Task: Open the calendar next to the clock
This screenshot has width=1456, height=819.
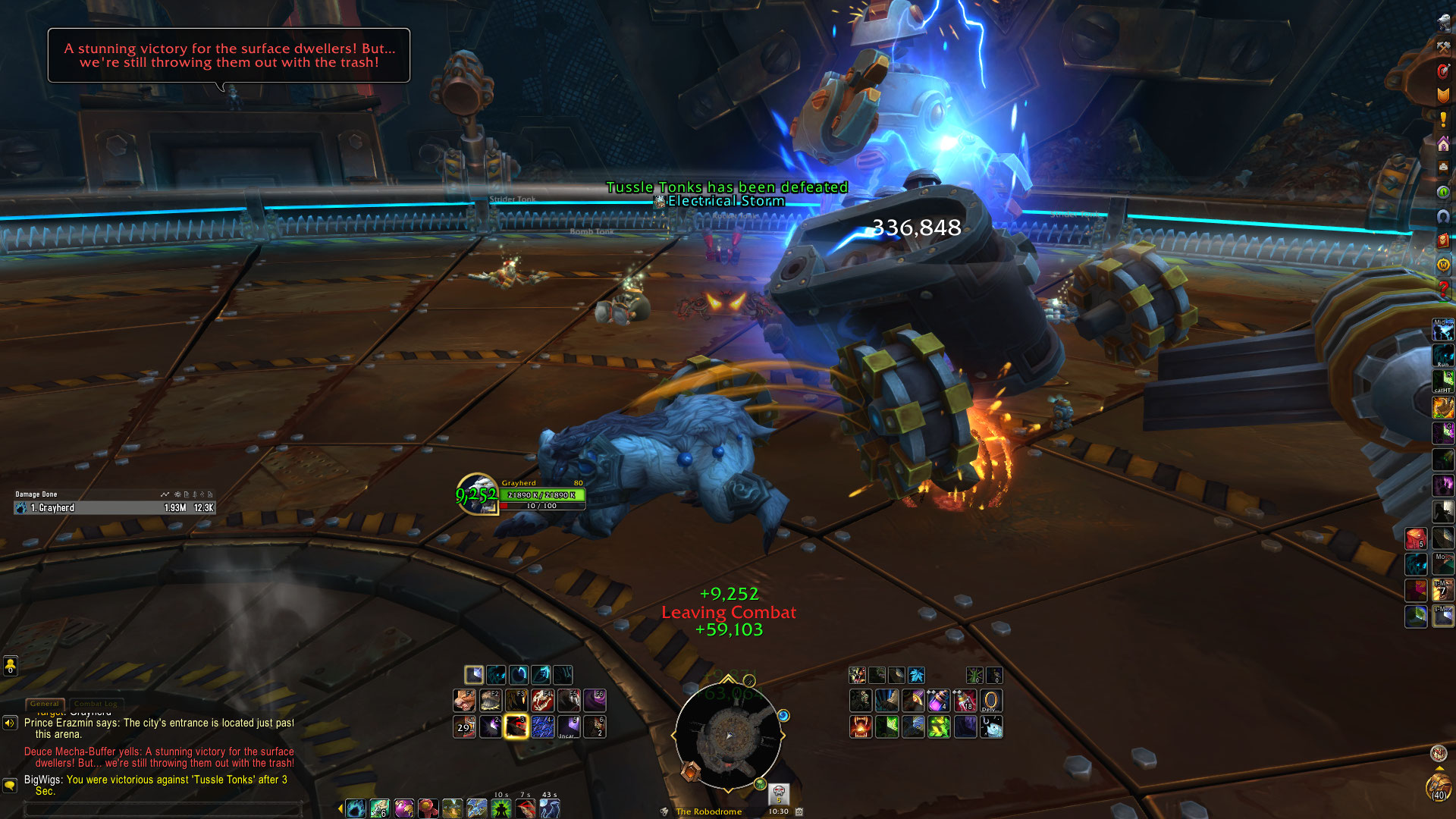Action: (x=799, y=811)
